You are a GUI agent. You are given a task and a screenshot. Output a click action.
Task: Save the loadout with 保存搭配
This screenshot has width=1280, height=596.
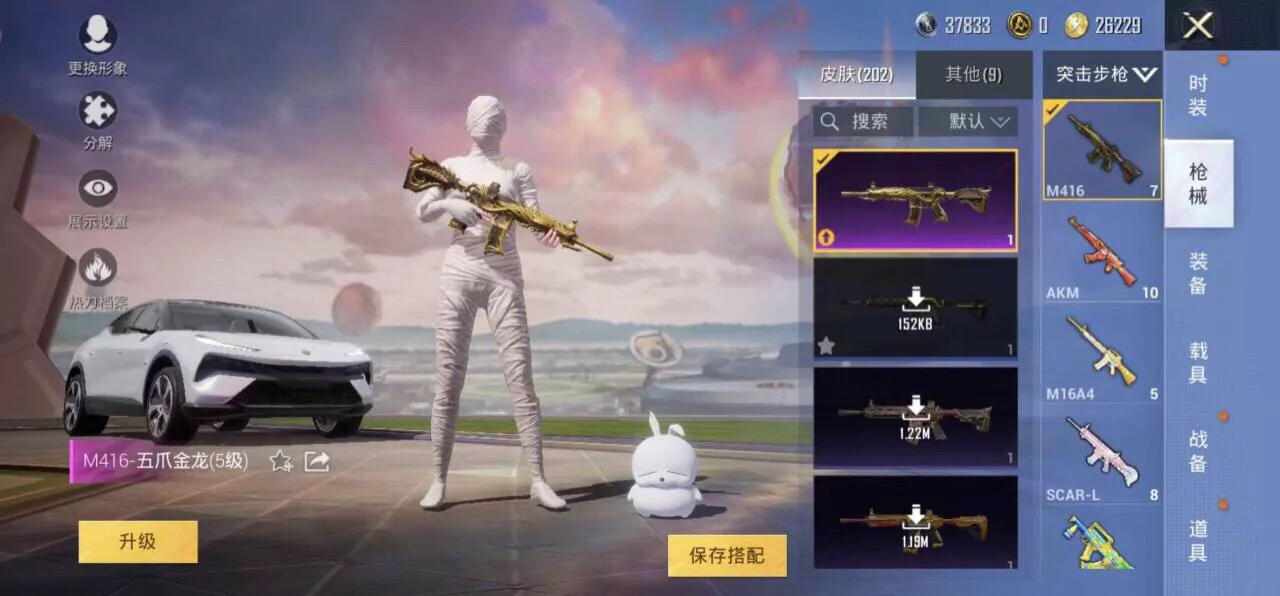click(x=727, y=556)
